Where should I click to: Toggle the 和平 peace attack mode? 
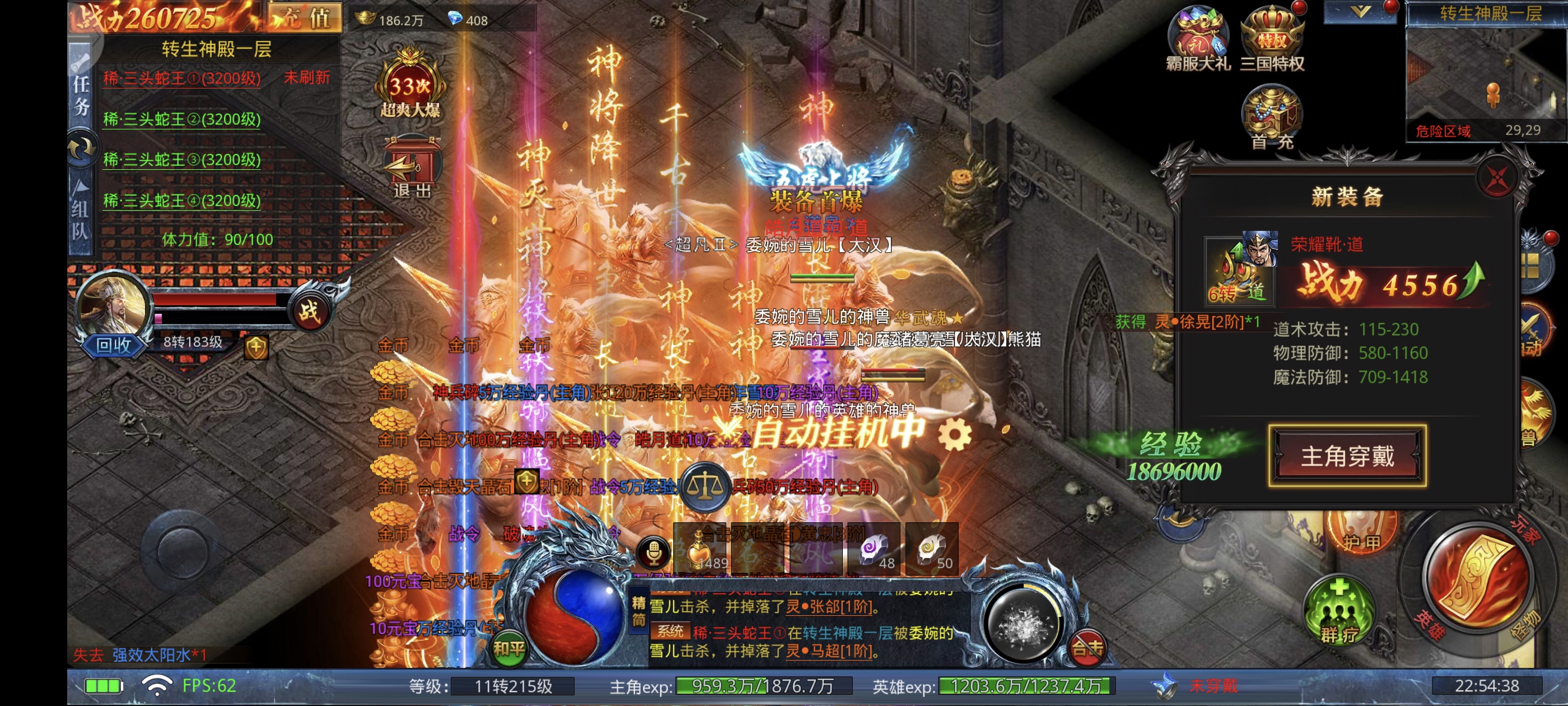point(508,649)
